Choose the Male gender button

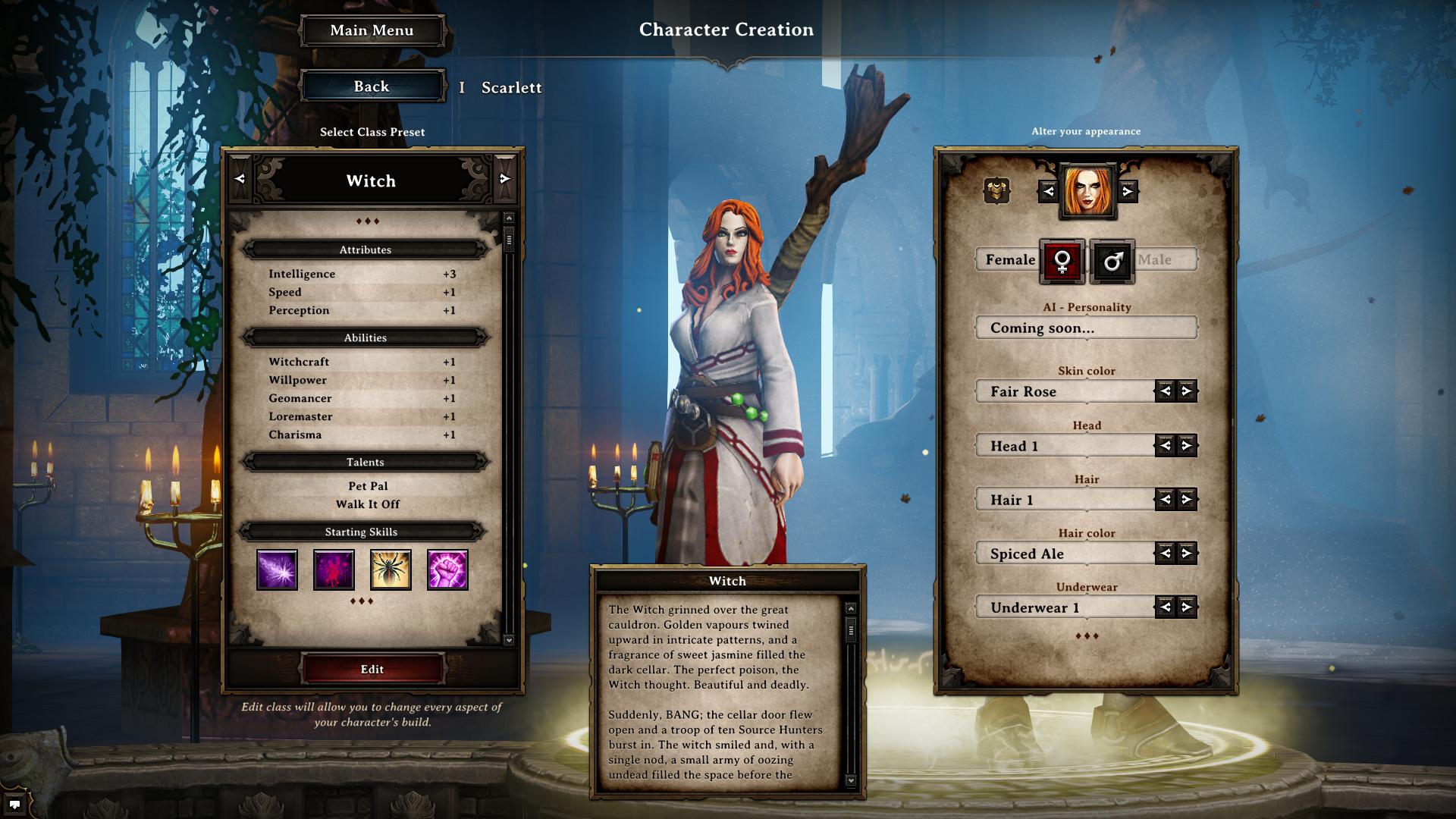(x=1112, y=262)
